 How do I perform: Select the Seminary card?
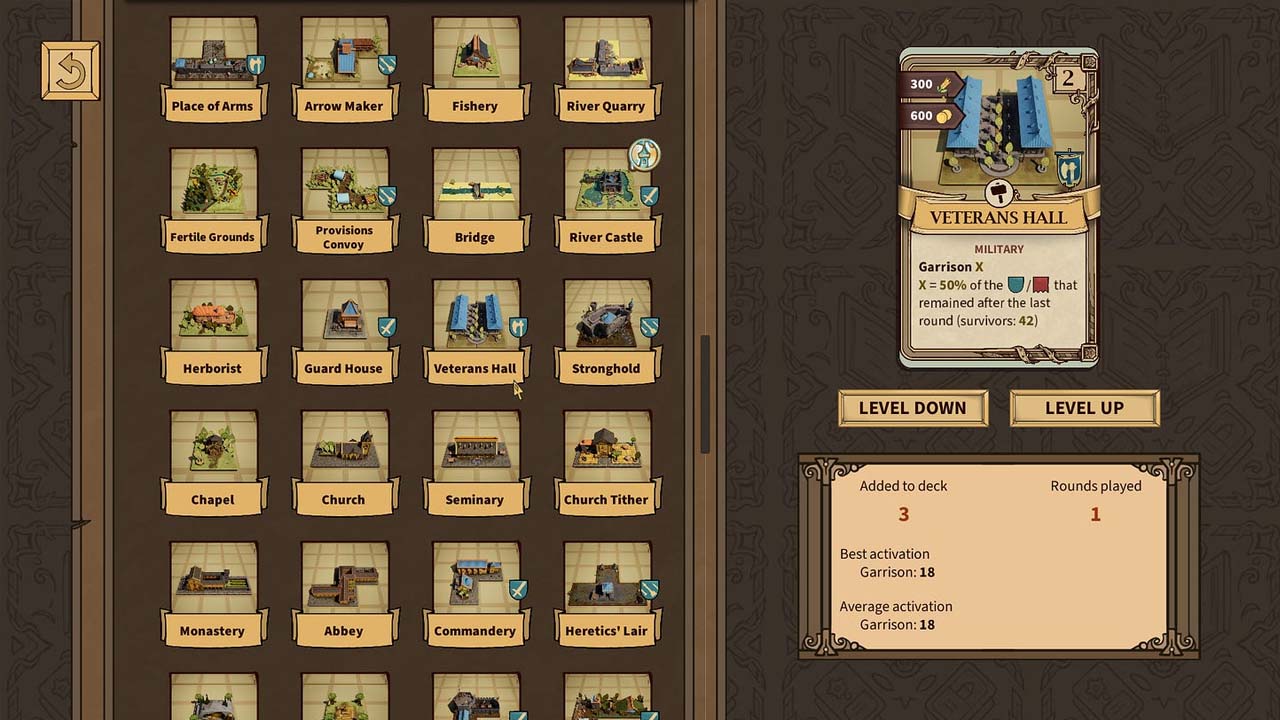point(475,461)
